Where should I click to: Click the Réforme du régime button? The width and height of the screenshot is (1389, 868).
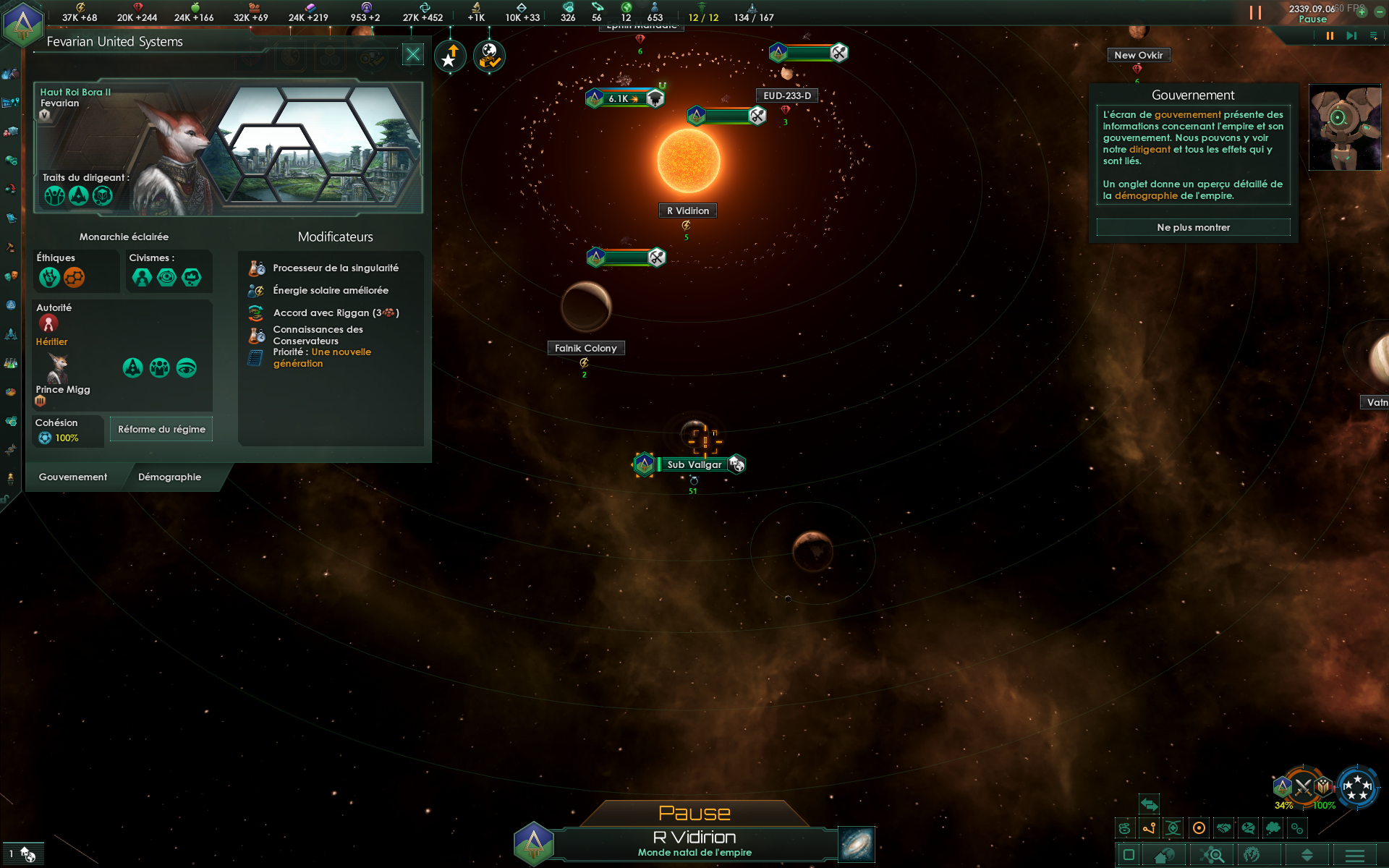pyautogui.click(x=161, y=429)
